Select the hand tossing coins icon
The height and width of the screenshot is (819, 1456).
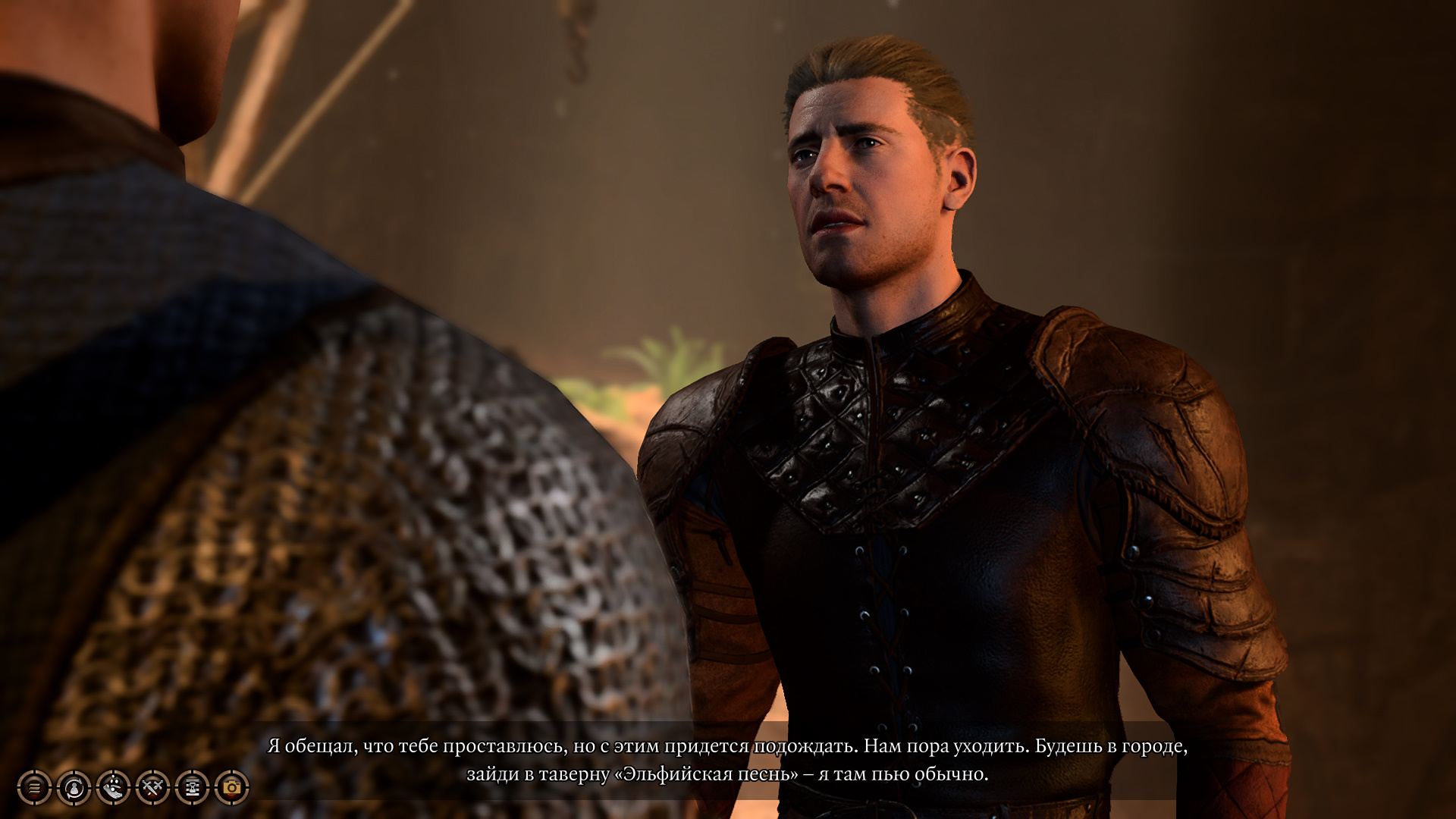[113, 788]
